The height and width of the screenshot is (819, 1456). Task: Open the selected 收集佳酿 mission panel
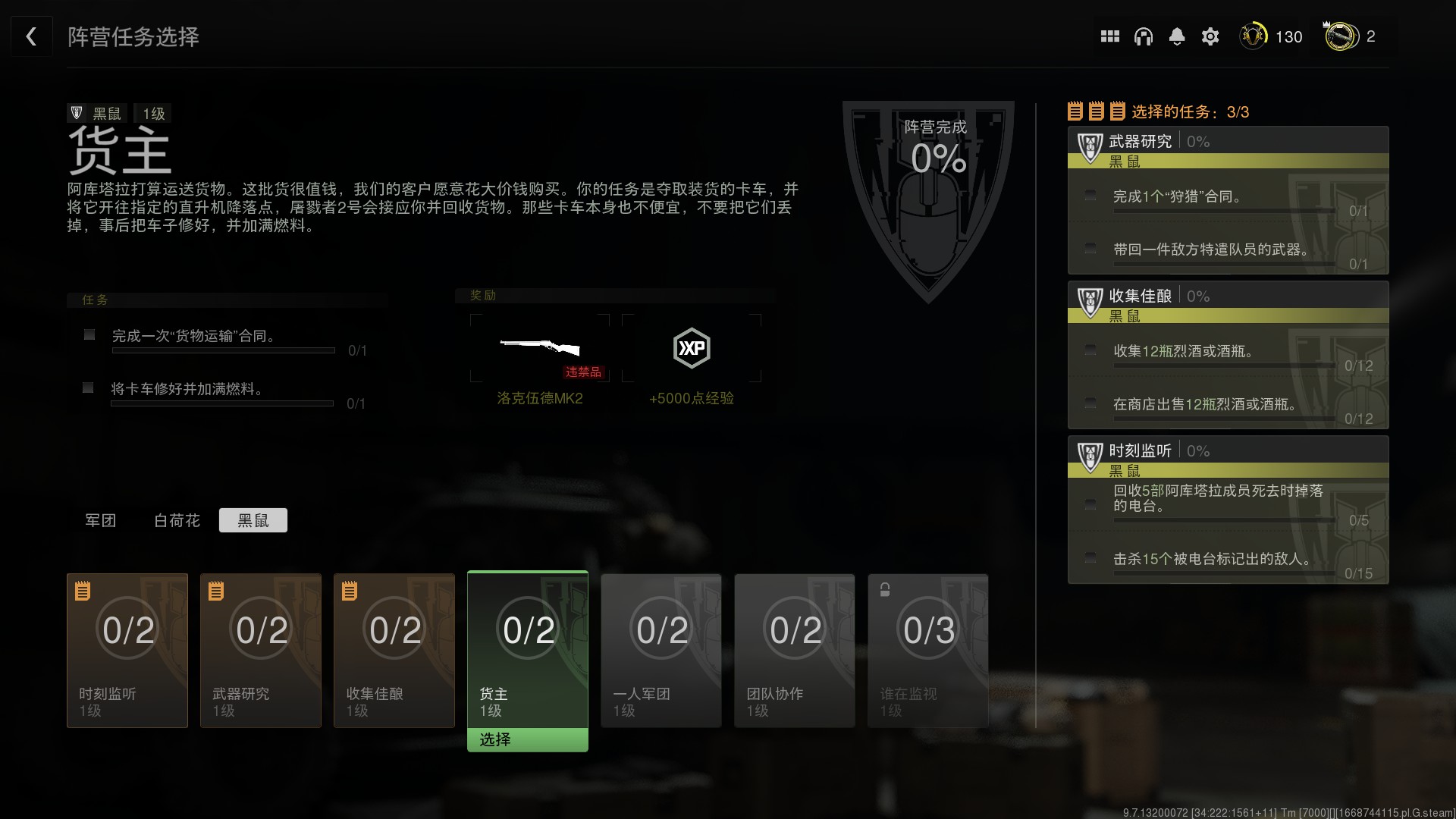pos(1228,355)
